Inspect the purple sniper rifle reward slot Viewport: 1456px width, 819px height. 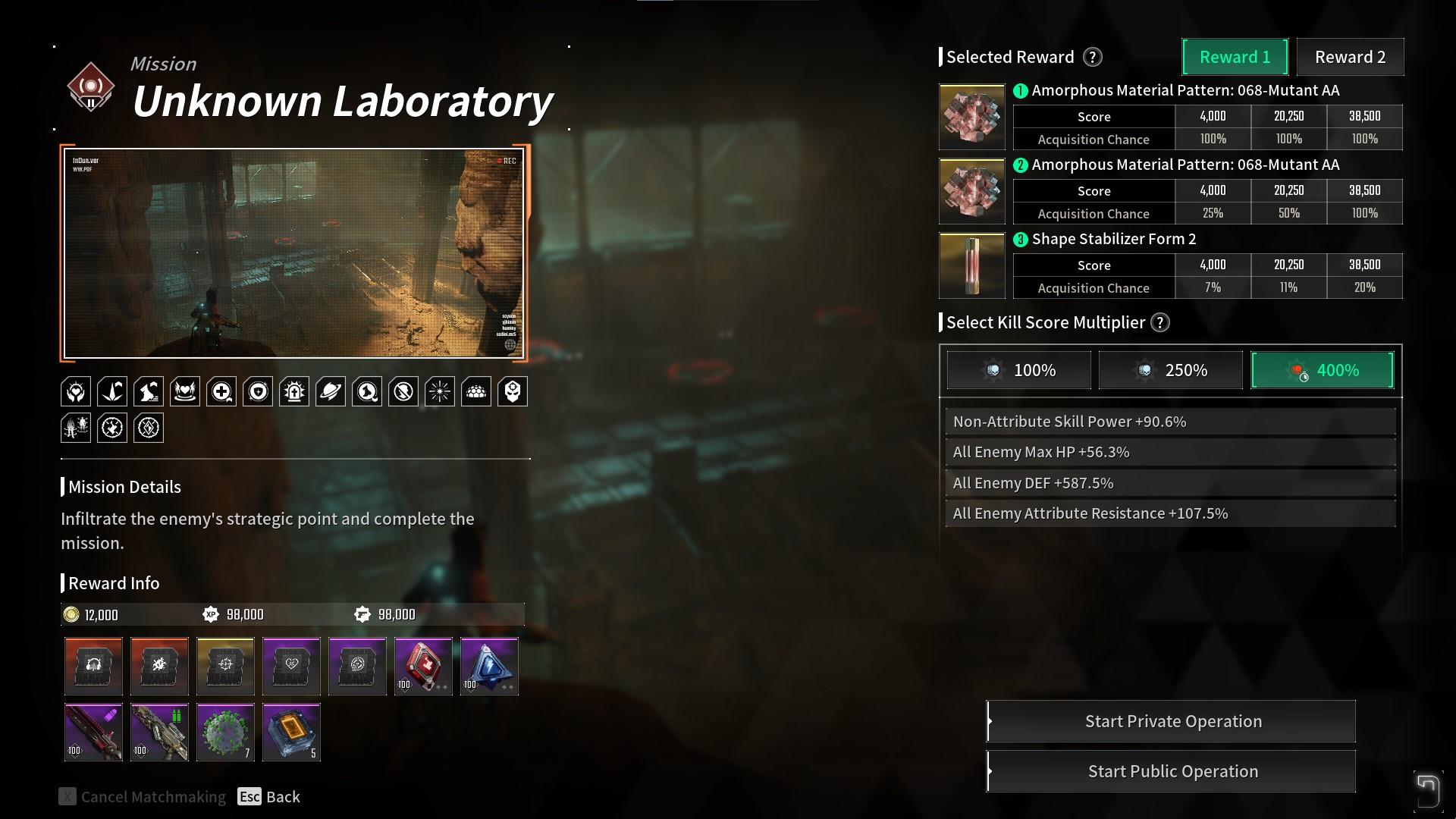coord(93,733)
